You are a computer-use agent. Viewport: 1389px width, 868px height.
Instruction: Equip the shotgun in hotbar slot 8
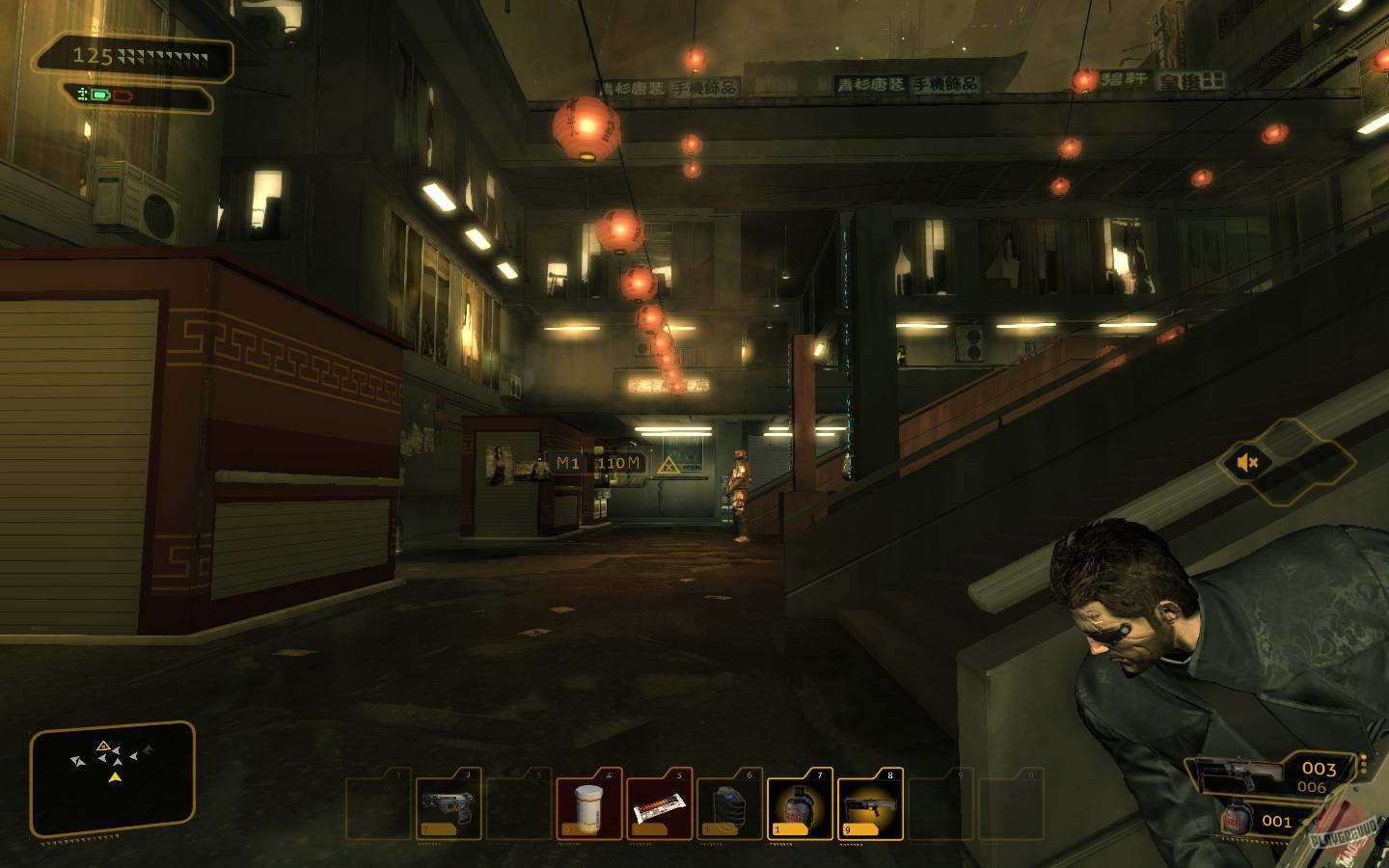point(870,804)
